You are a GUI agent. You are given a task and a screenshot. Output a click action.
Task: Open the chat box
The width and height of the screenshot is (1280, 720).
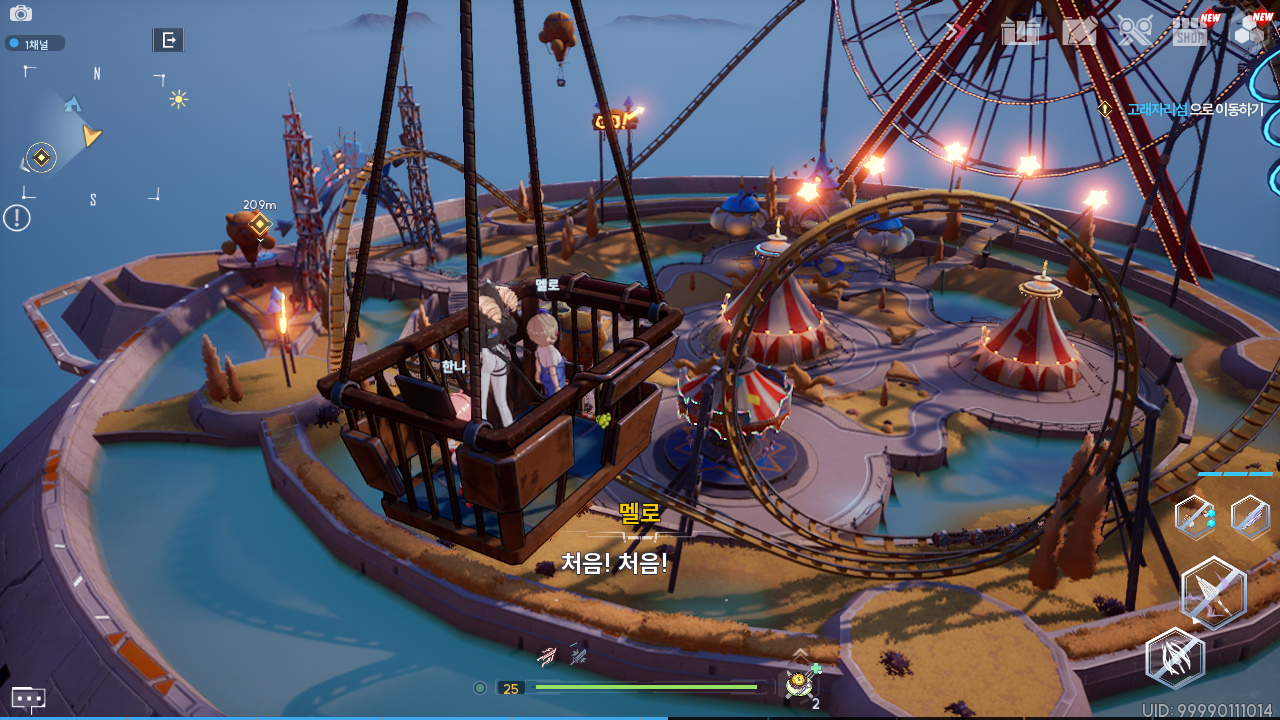[28, 698]
